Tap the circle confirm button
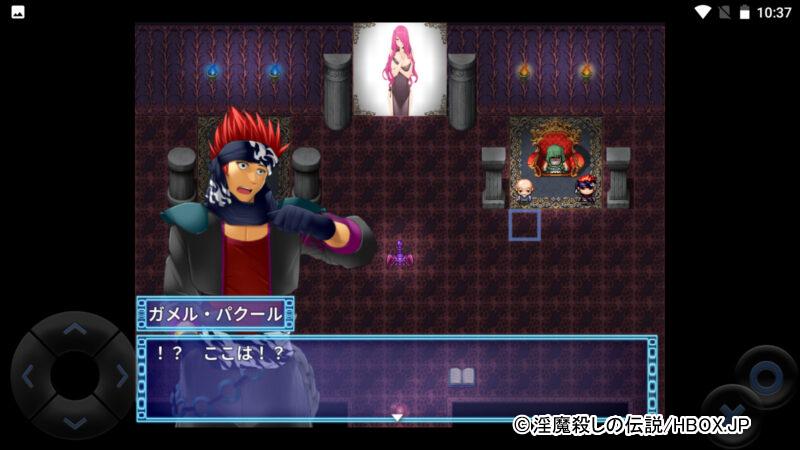The height and width of the screenshot is (450, 800). (766, 376)
